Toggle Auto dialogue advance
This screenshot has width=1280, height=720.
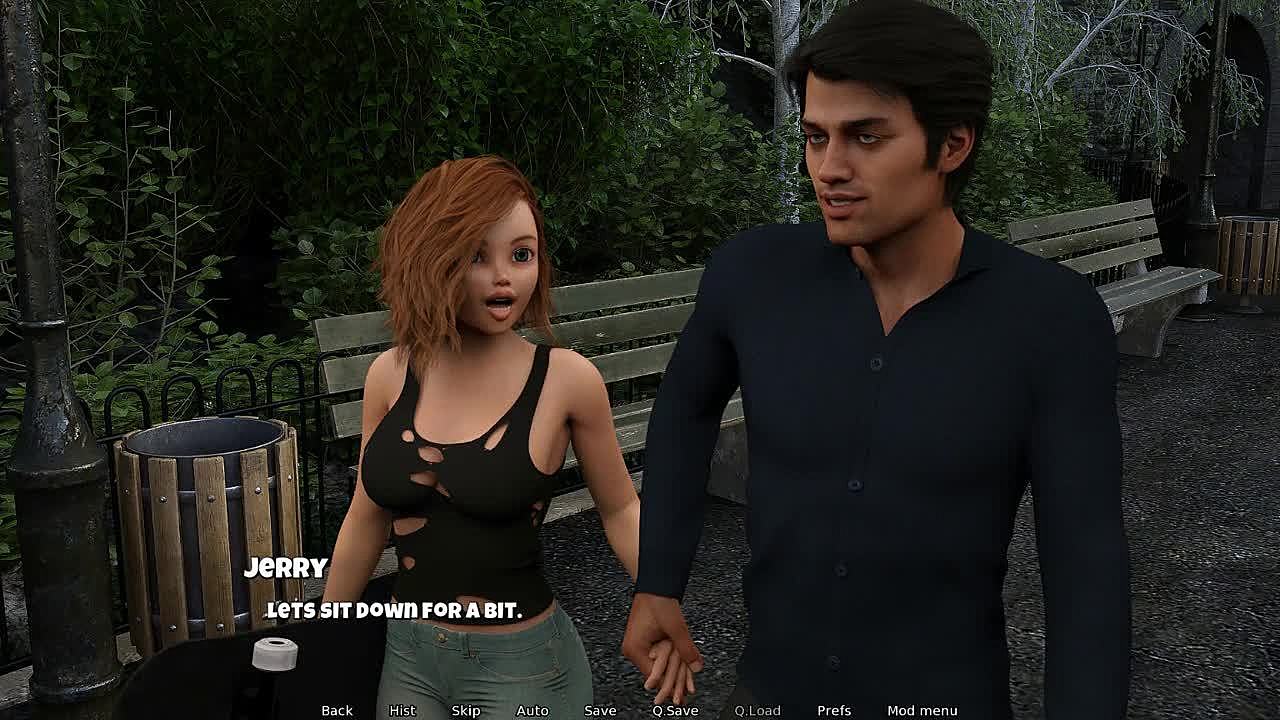532,710
